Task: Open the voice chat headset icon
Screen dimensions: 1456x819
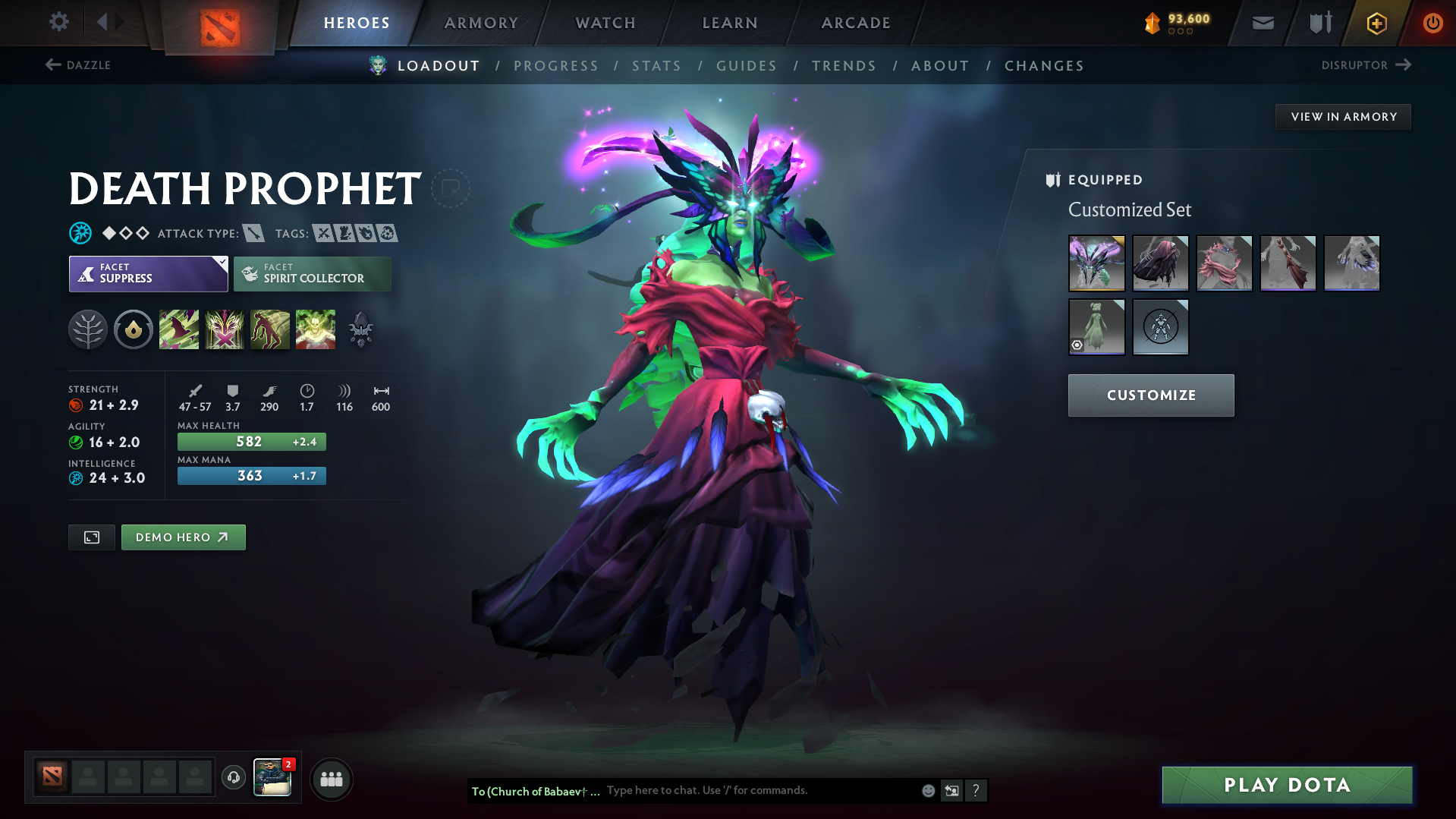Action: tap(233, 778)
